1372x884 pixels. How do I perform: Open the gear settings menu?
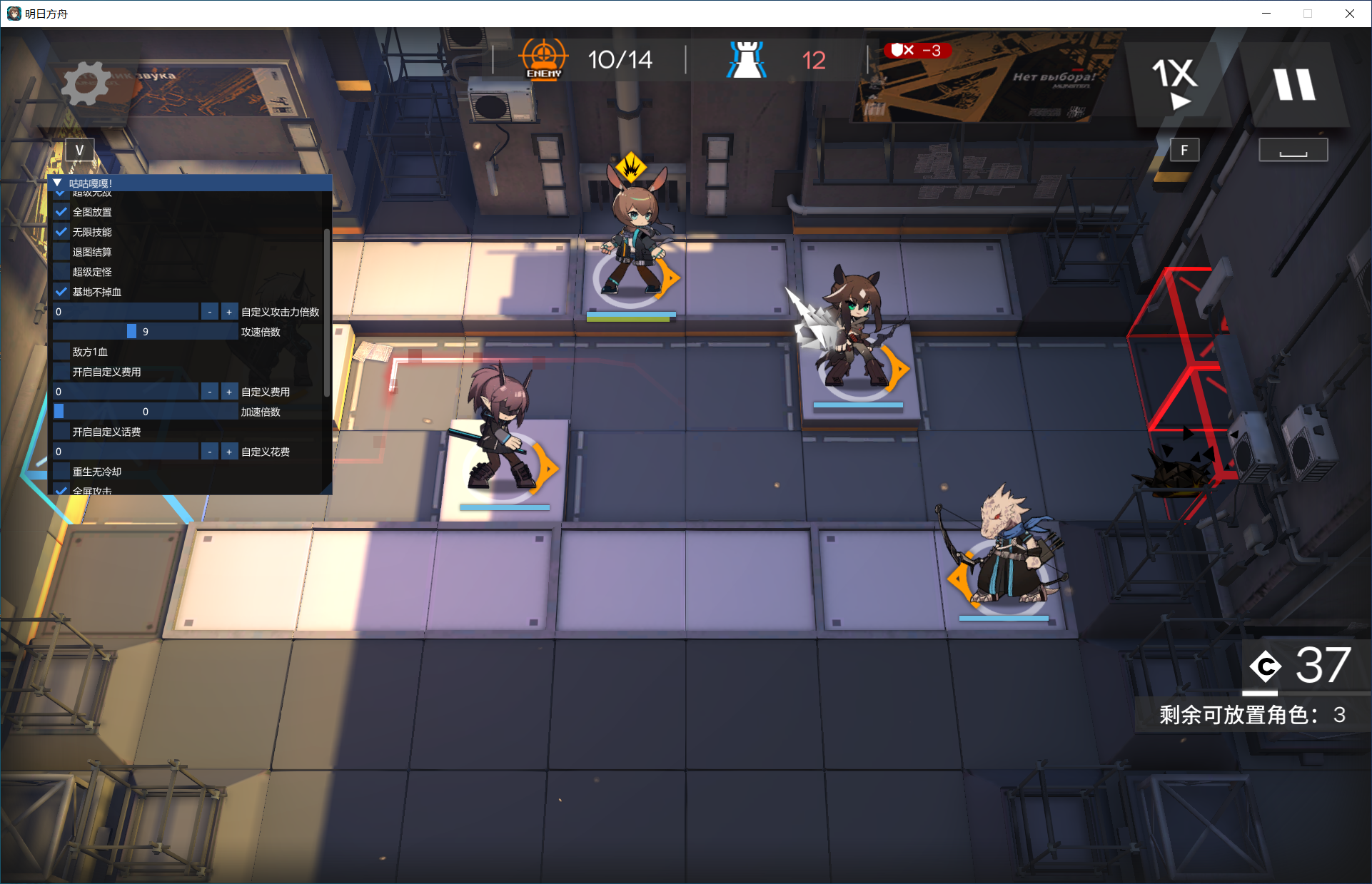coord(86,83)
